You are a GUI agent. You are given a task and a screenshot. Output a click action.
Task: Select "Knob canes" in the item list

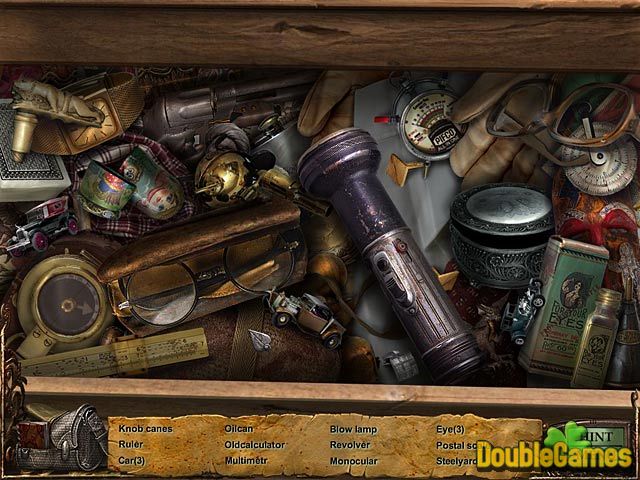tap(146, 428)
